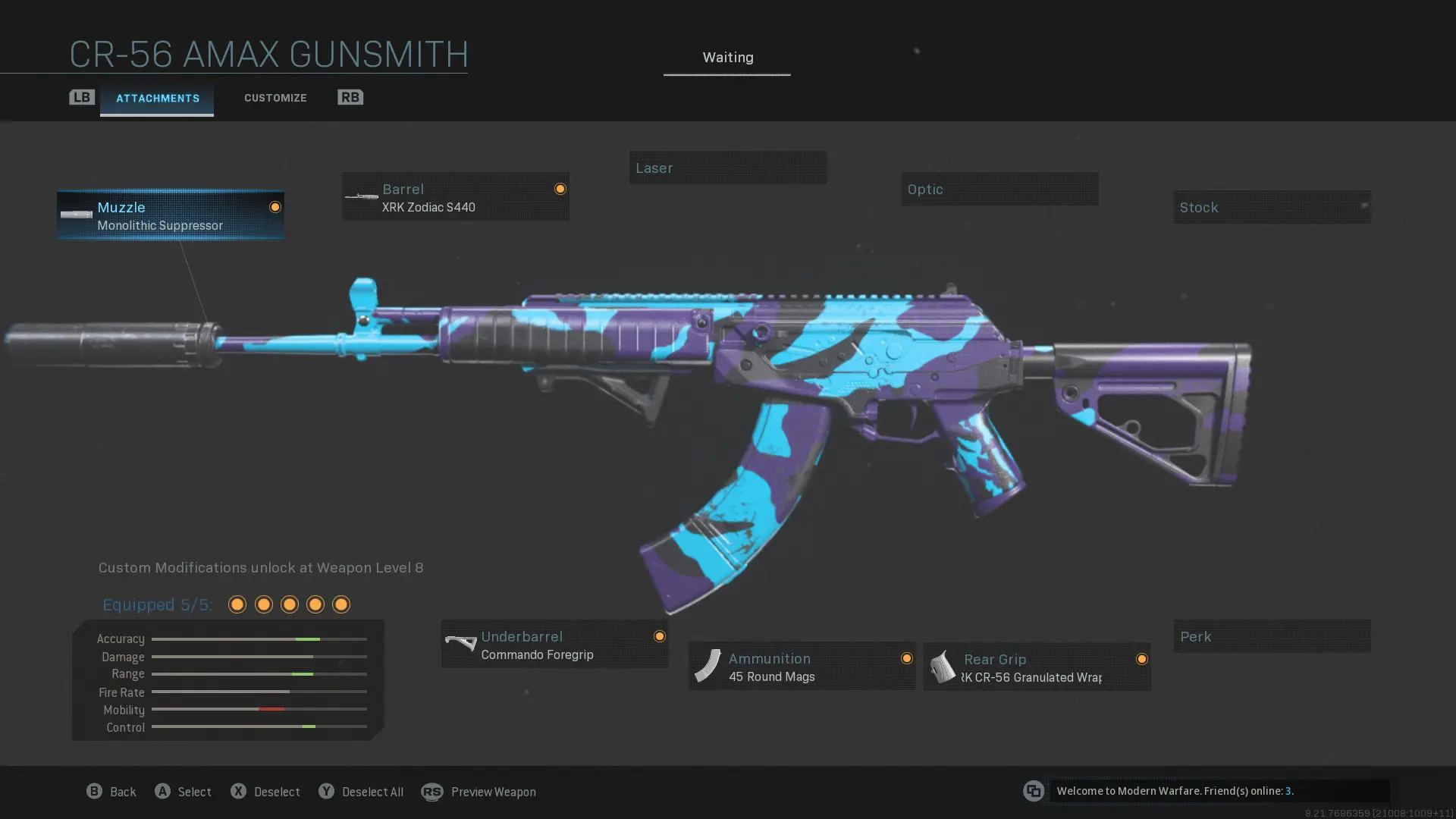This screenshot has width=1456, height=819.
Task: Open the Rear Grip Granulated Wrap slot
Action: (x=1037, y=667)
